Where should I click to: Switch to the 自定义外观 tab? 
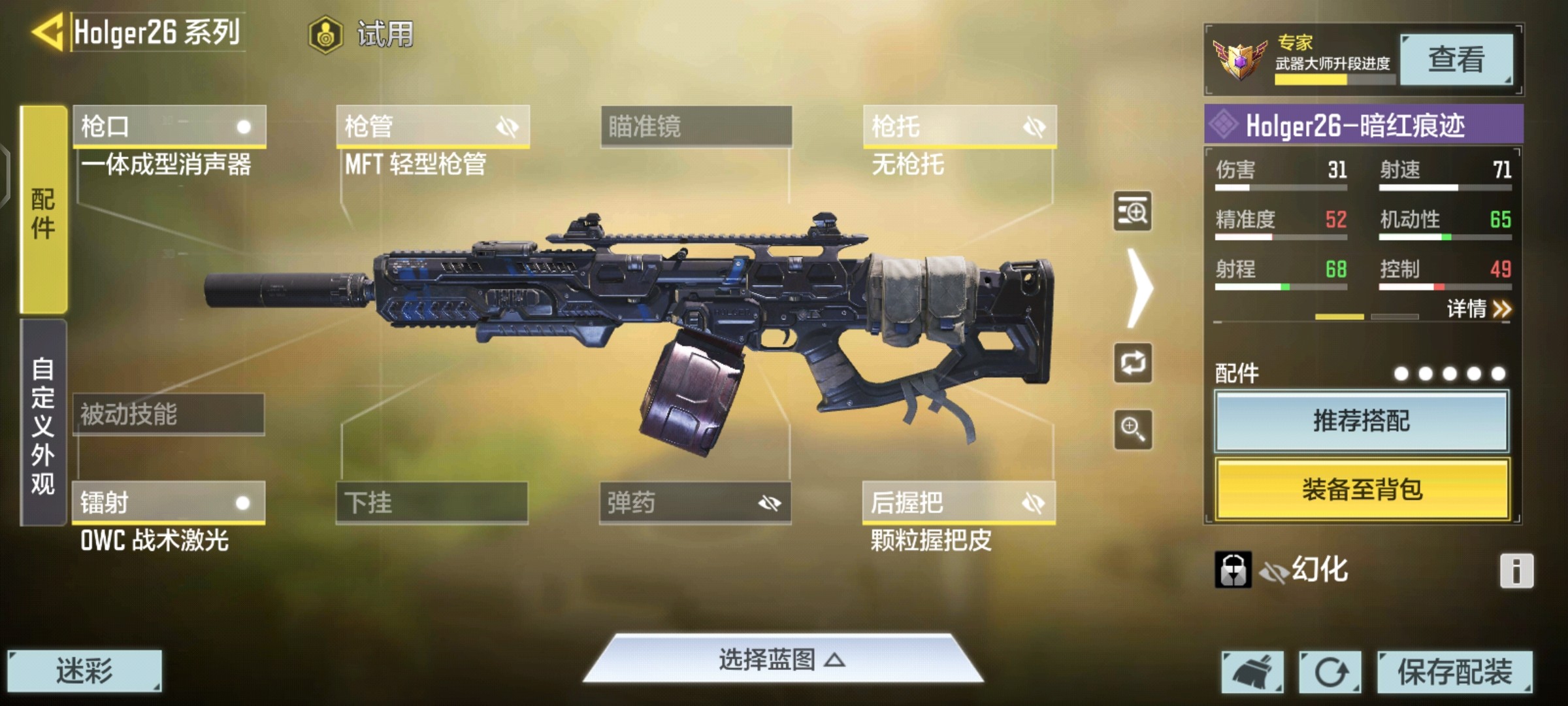point(43,424)
